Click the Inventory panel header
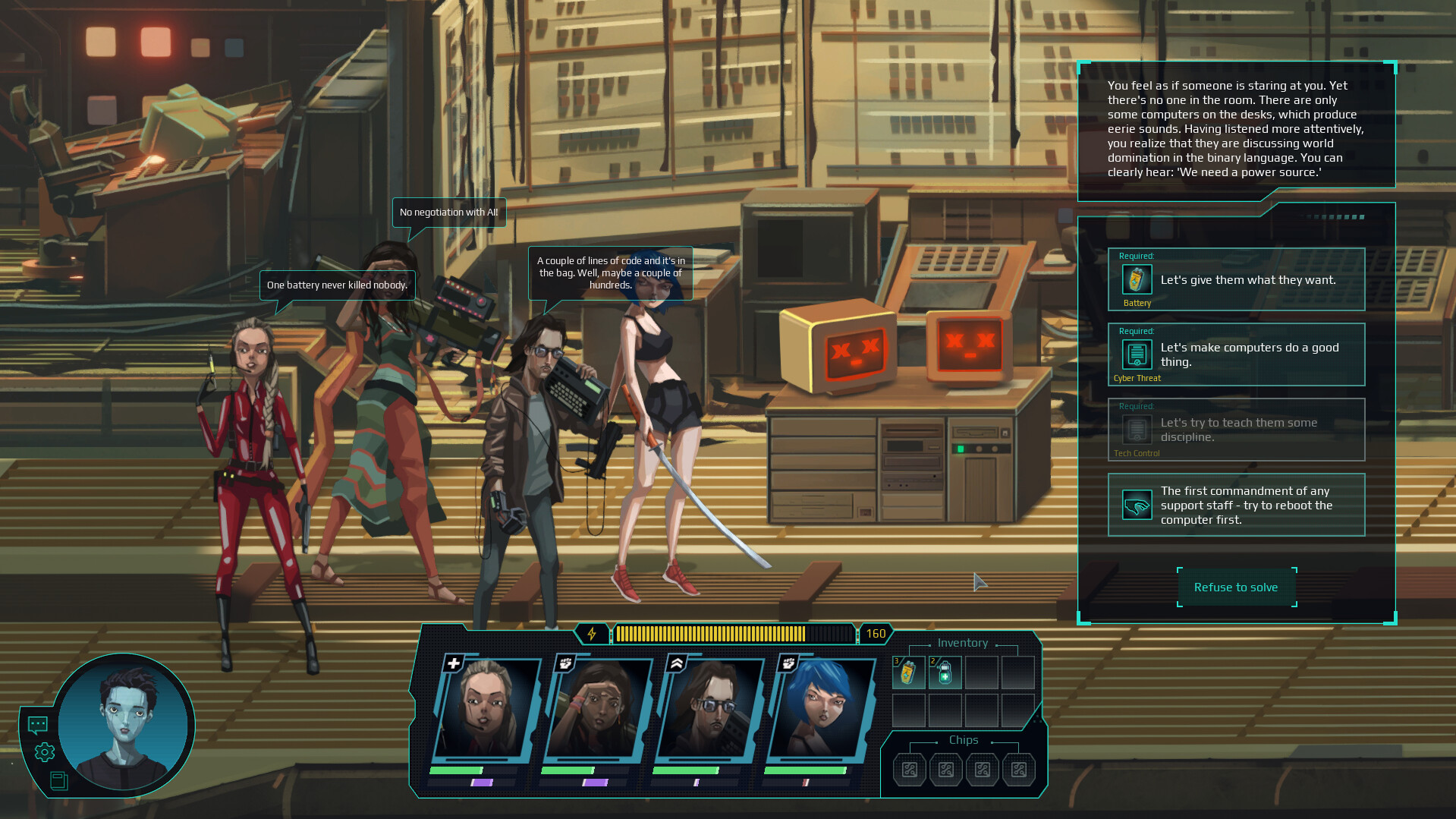Image resolution: width=1456 pixels, height=819 pixels. [961, 643]
